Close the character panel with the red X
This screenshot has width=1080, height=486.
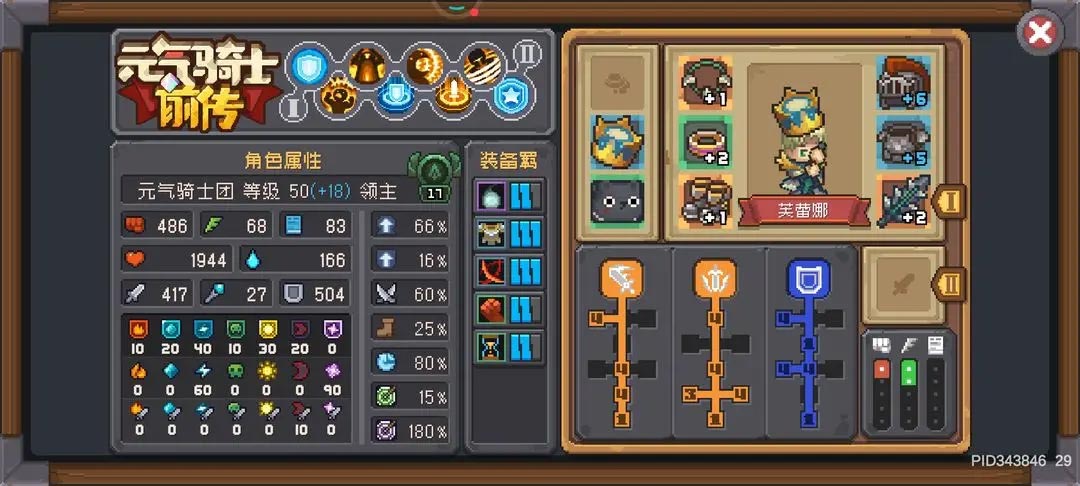(1040, 33)
